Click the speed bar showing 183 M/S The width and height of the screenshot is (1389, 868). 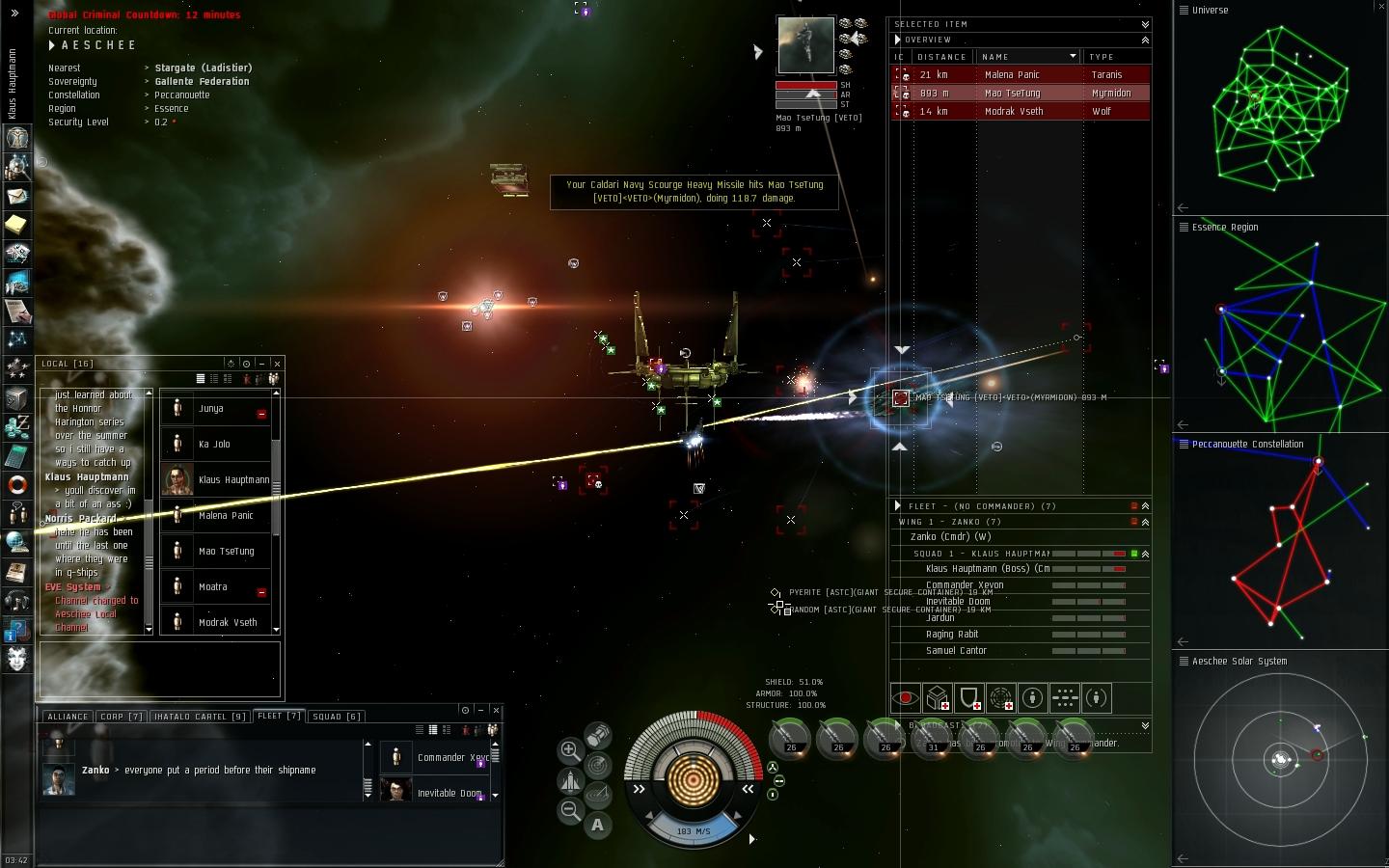[x=693, y=830]
